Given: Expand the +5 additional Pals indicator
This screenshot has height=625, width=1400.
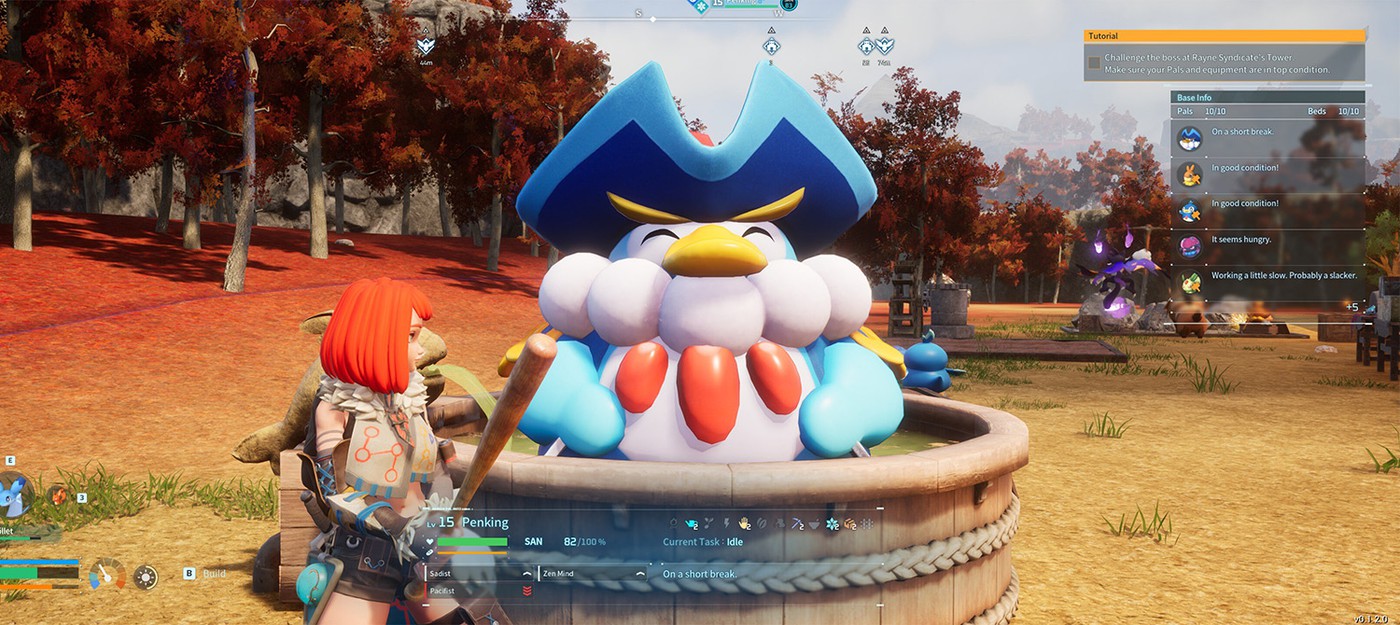Looking at the screenshot, I should (1351, 307).
